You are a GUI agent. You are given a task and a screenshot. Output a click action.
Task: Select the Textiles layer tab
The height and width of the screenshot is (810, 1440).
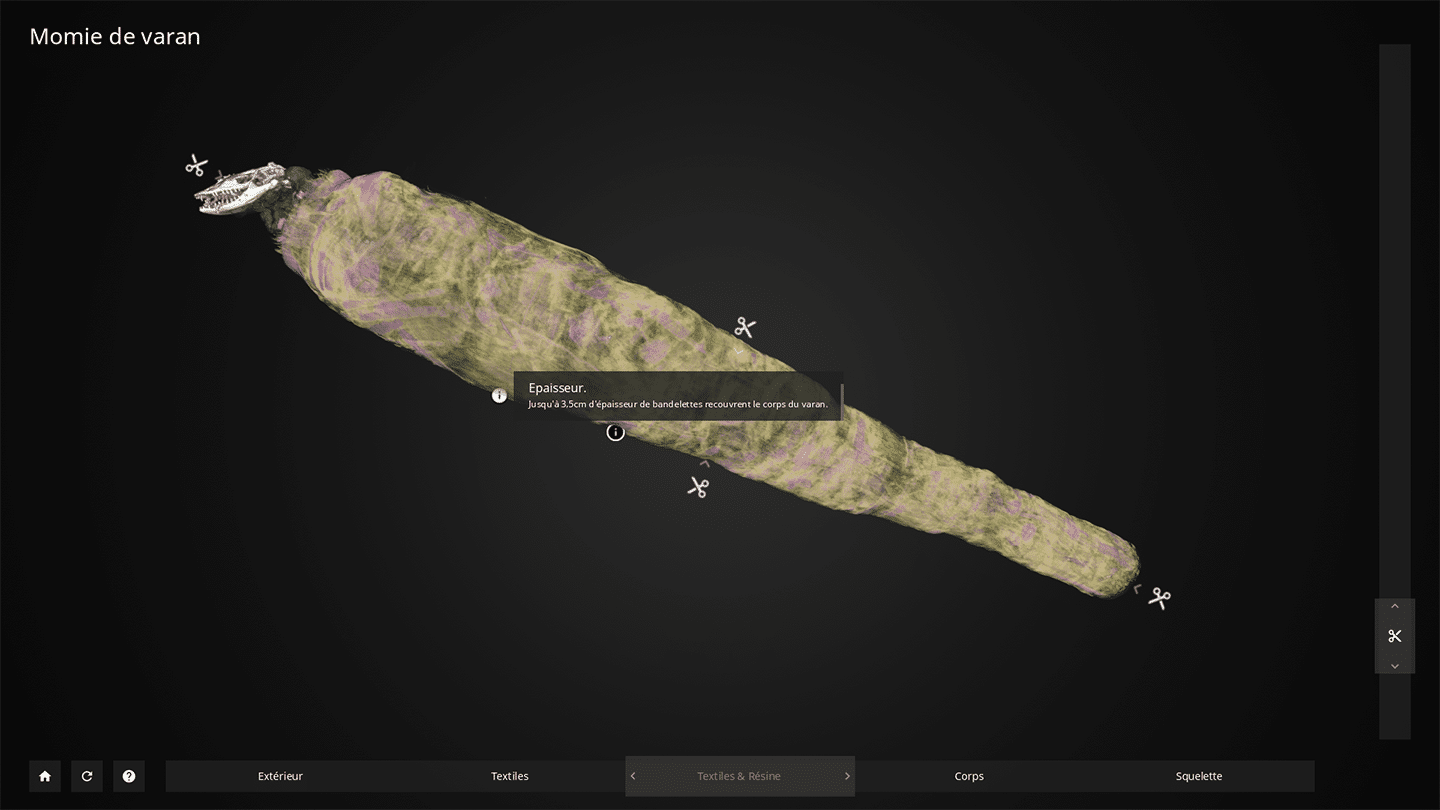pos(510,776)
